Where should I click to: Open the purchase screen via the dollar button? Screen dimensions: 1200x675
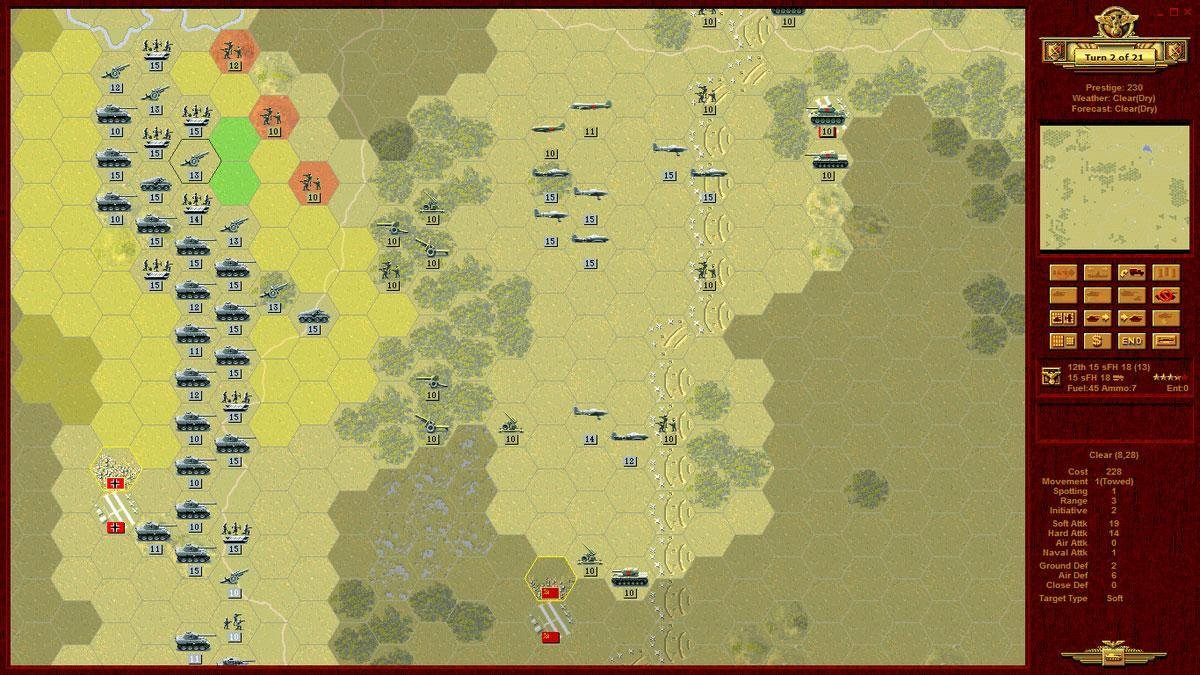[x=1098, y=341]
